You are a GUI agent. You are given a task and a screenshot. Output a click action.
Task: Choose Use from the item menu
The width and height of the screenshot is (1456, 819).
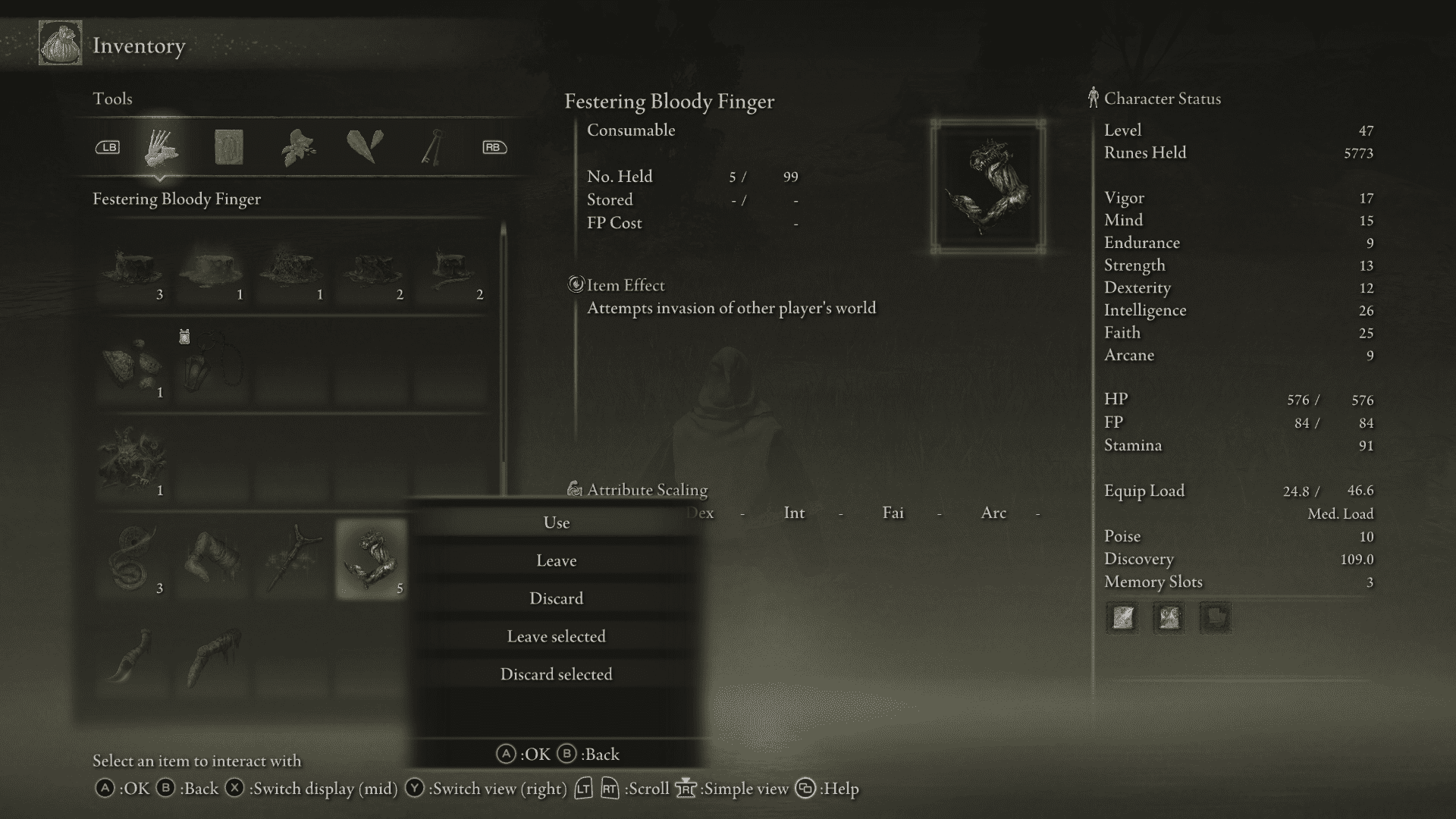(557, 522)
